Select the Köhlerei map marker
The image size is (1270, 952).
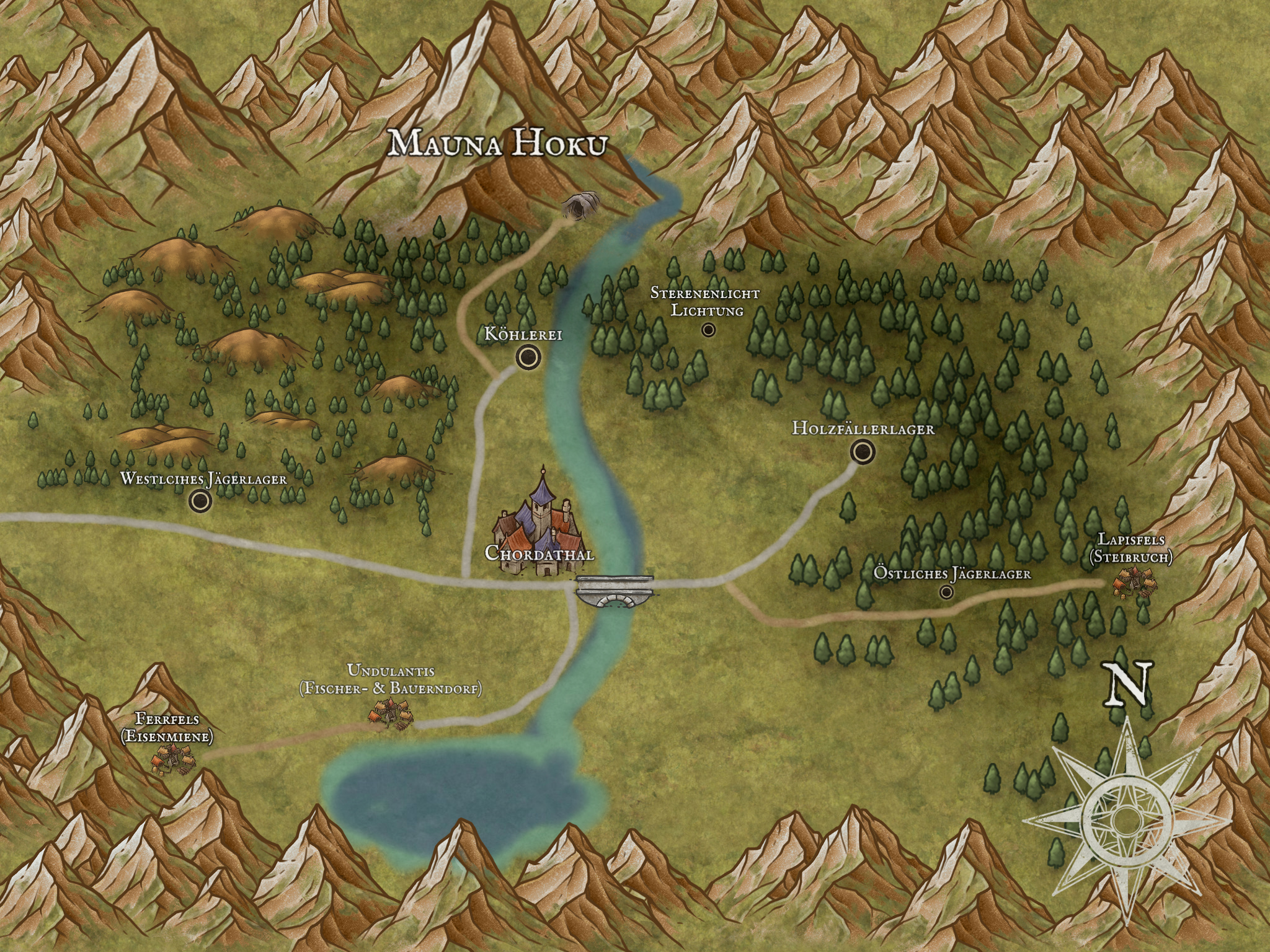click(528, 356)
